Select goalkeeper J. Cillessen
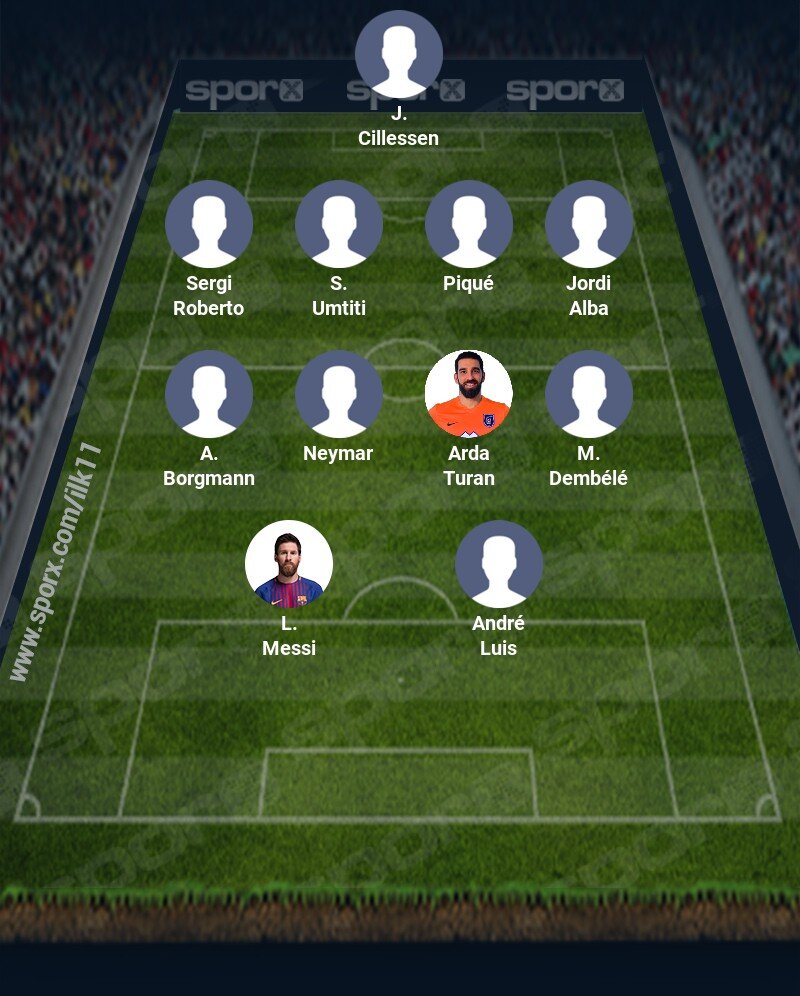Viewport: 800px width, 996px height. pos(399,54)
